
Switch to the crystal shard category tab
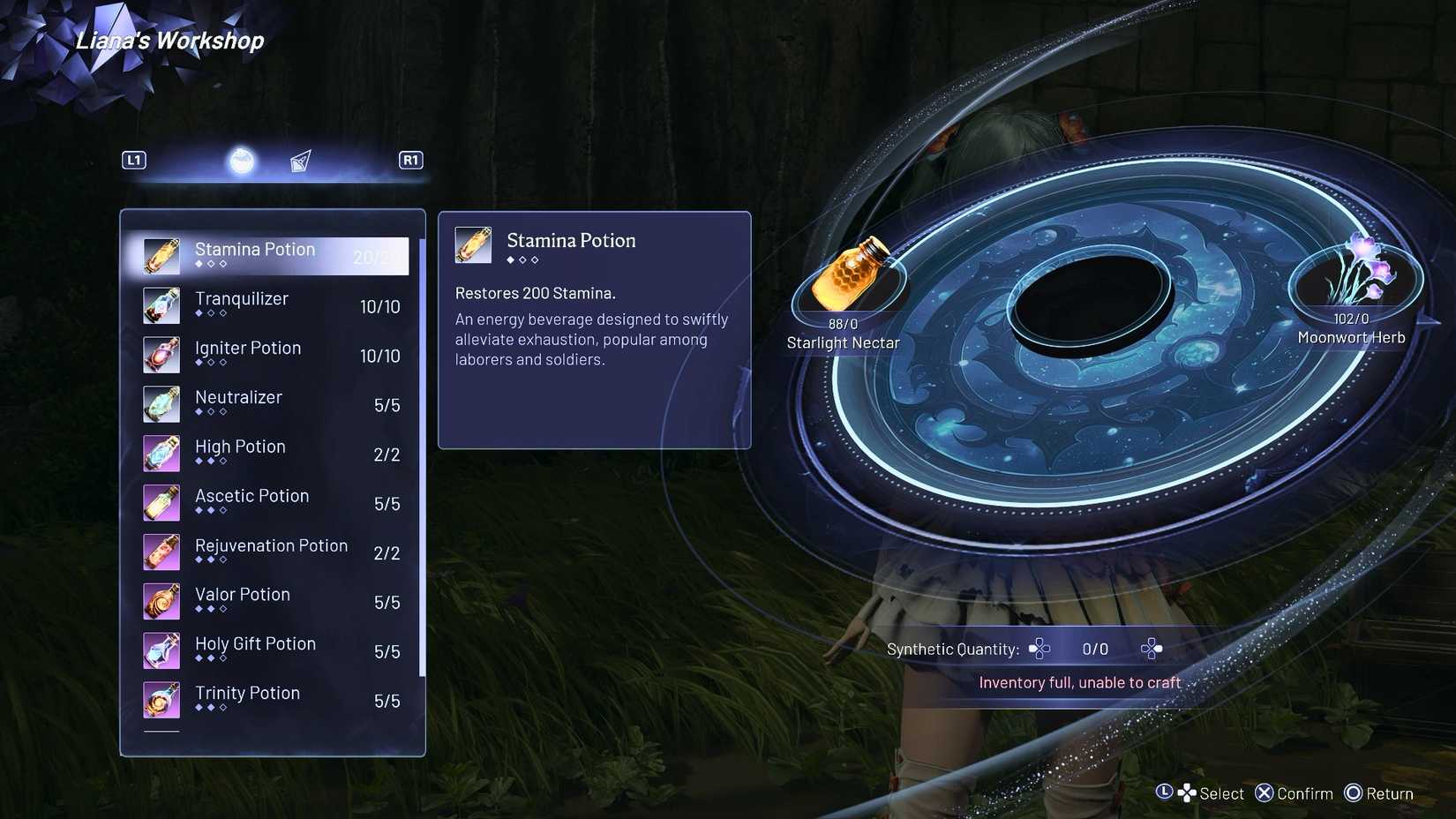pyautogui.click(x=301, y=162)
